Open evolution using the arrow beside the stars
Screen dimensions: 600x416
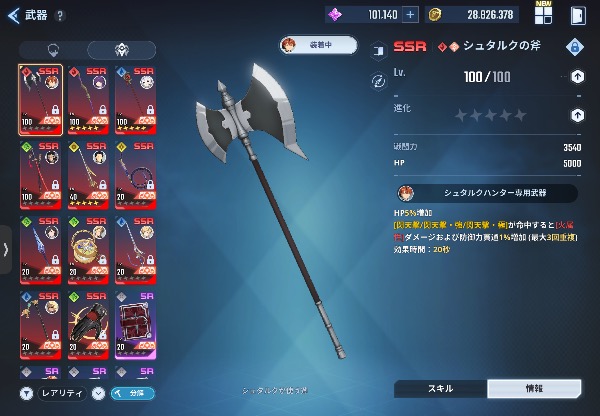click(x=577, y=115)
